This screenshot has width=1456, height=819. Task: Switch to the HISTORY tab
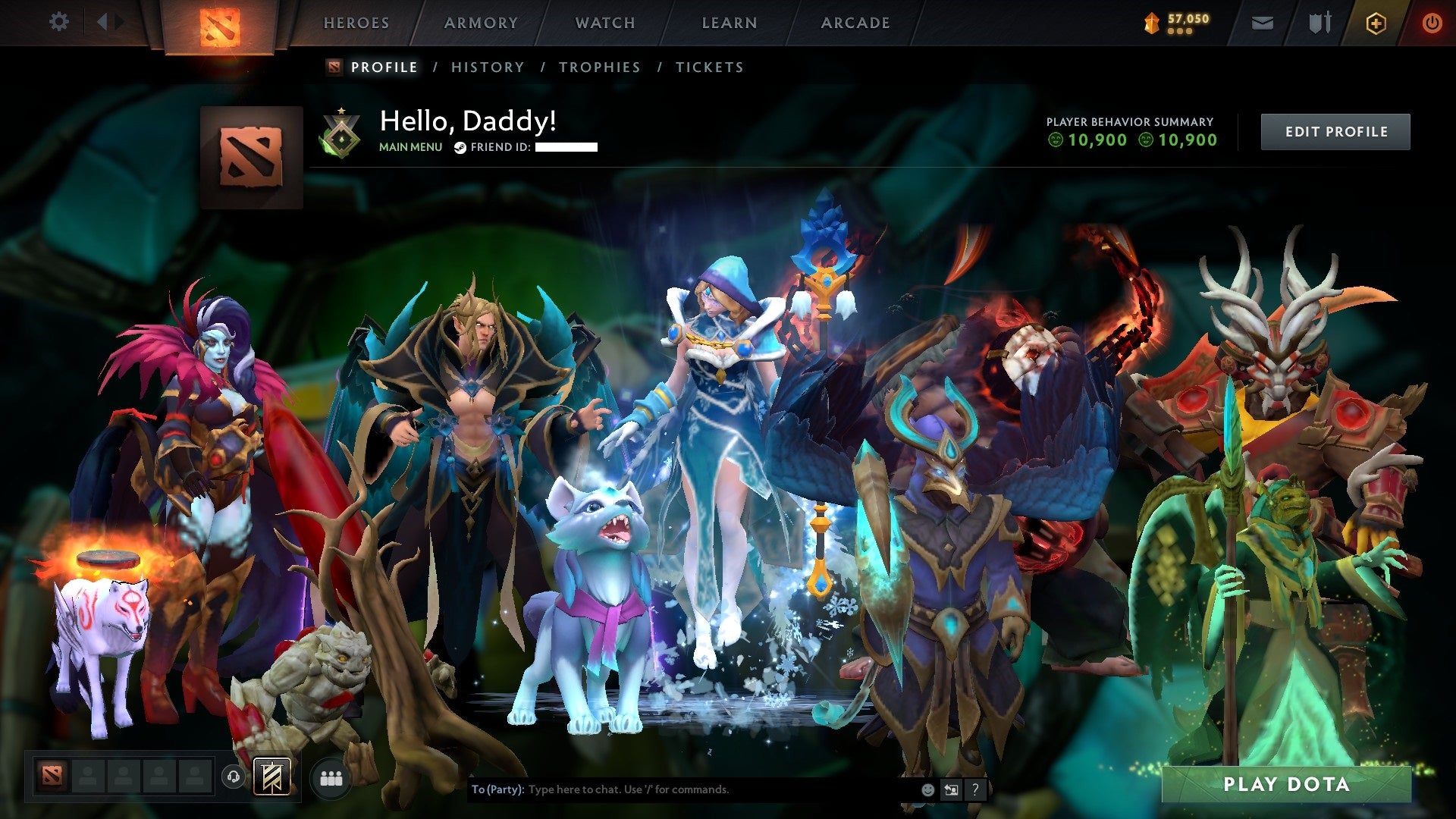[x=487, y=67]
